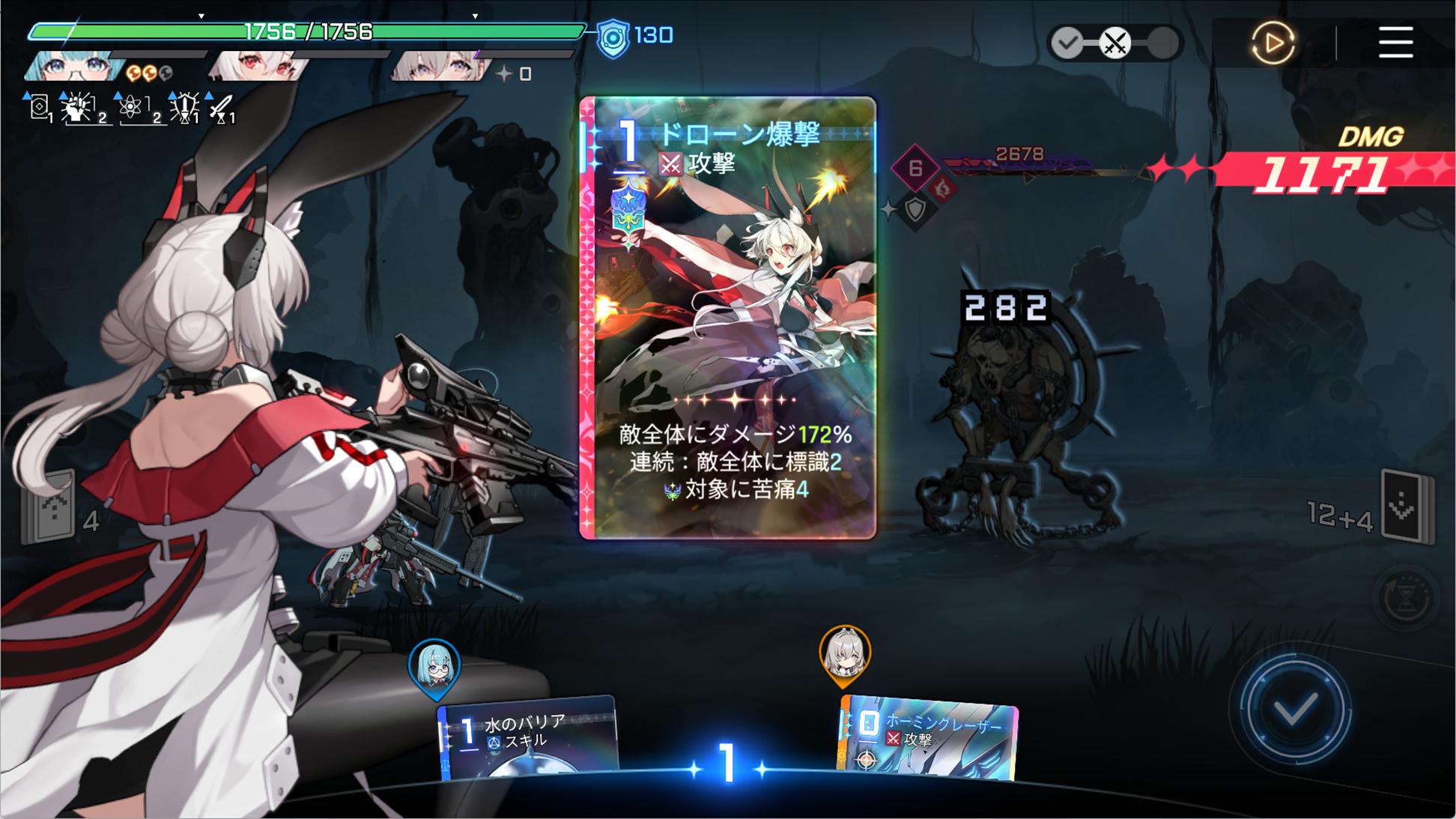Select the drone card buff icon with value 1

point(39,106)
